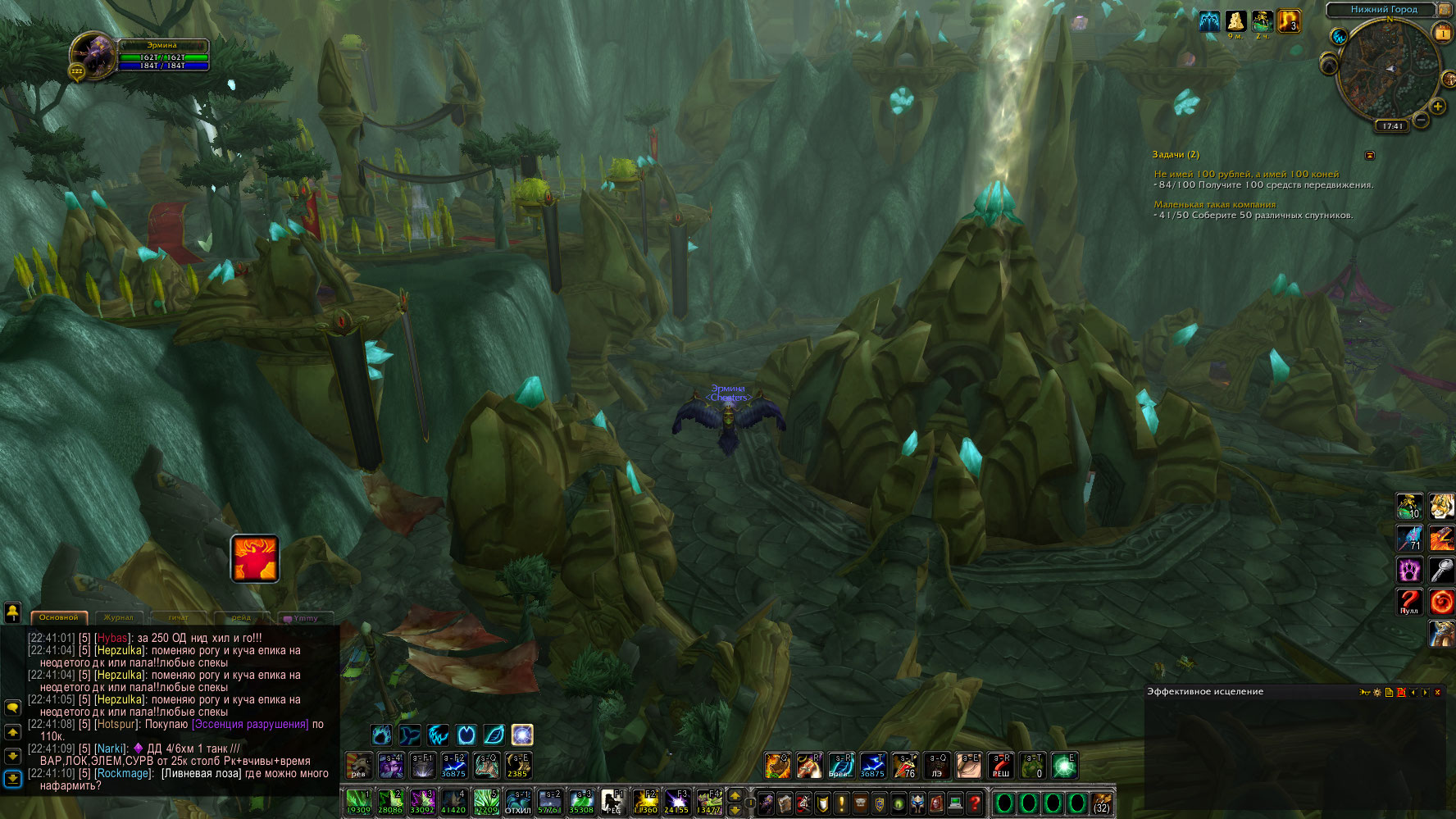The image size is (1456, 819).
Task: Zoom out the minimap with the minus button
Action: (1422, 121)
